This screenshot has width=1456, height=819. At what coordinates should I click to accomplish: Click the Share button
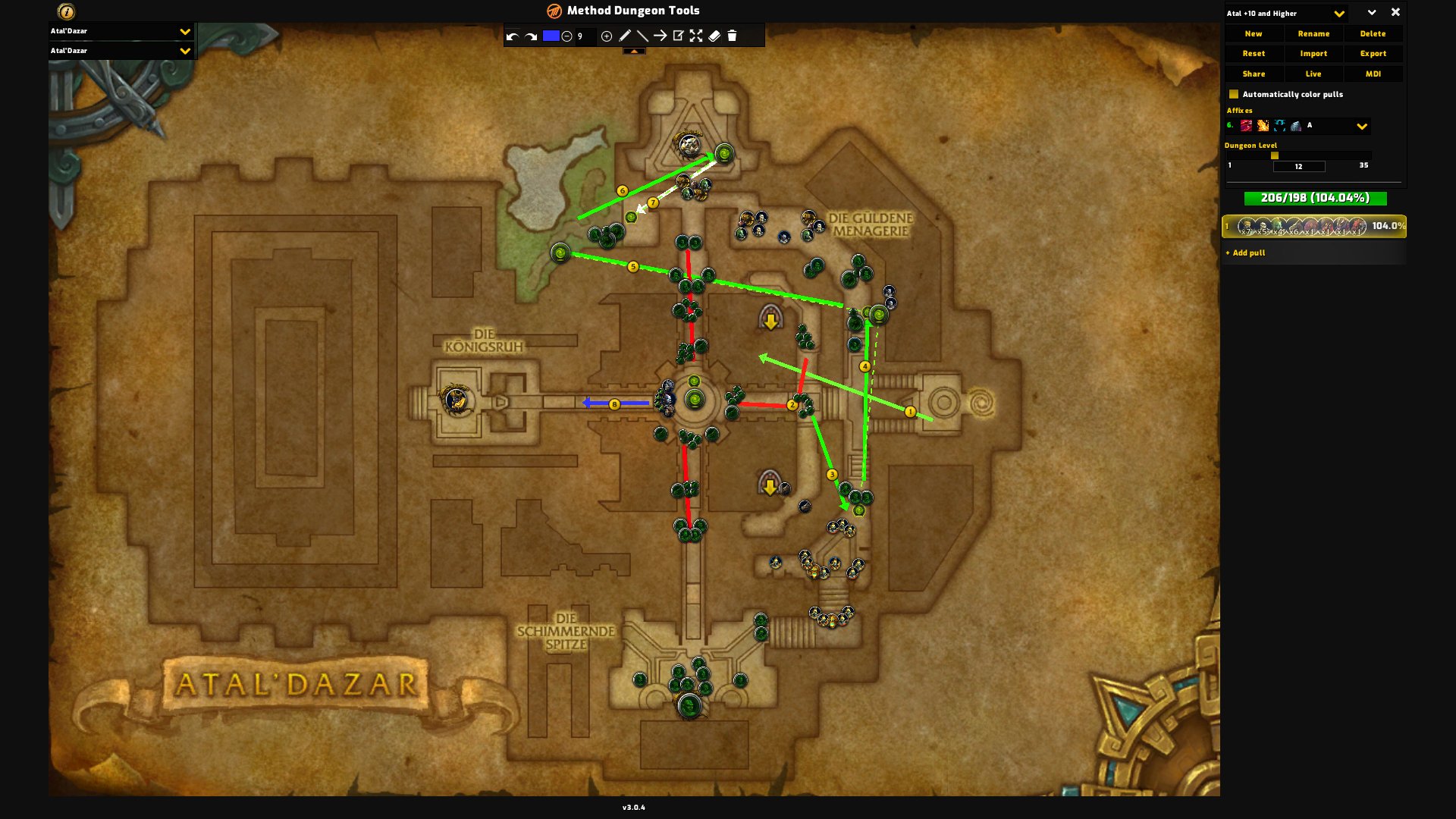coord(1254,74)
